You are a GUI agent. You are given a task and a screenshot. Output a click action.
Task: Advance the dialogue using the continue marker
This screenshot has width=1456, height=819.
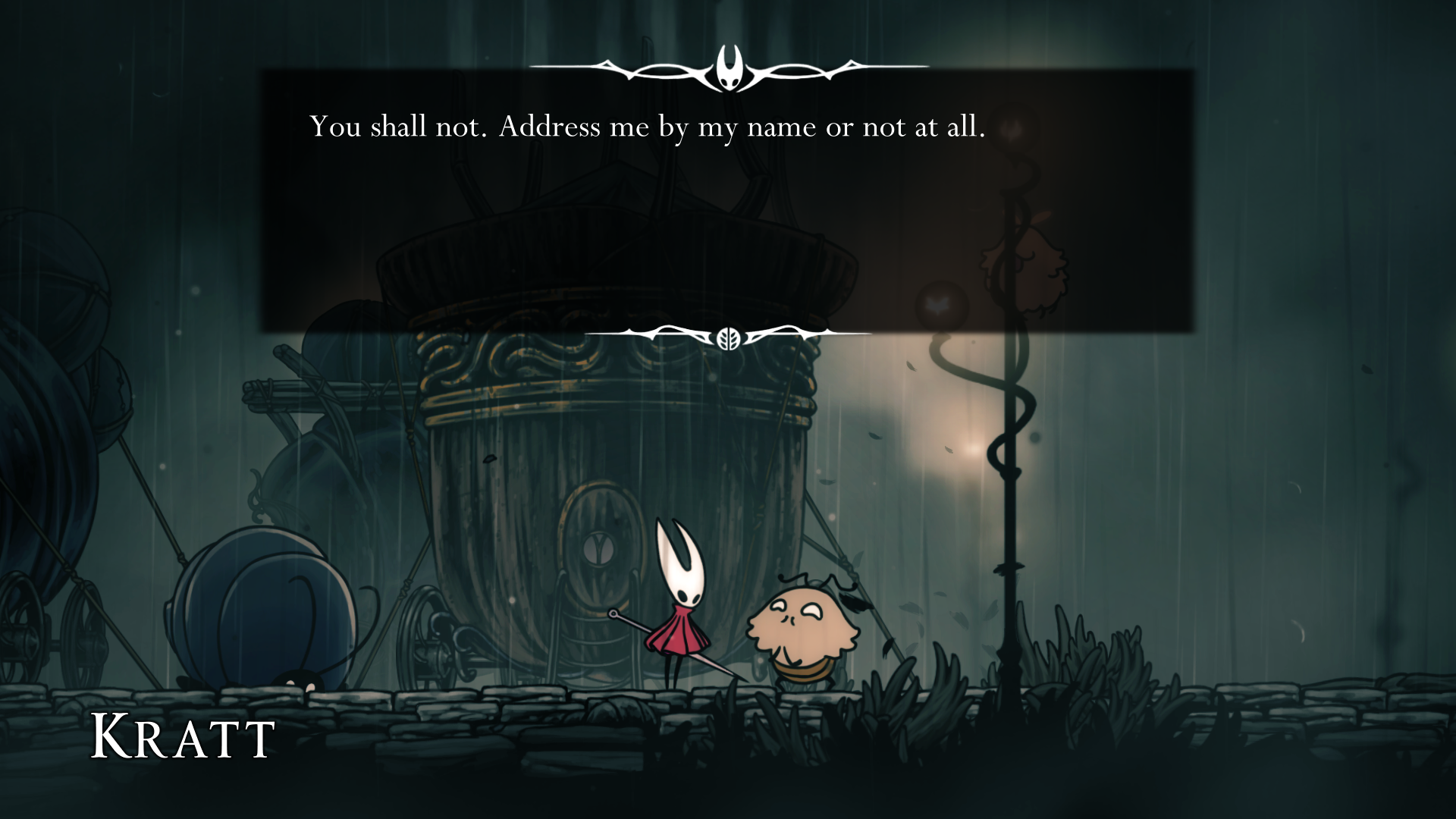tap(728, 337)
